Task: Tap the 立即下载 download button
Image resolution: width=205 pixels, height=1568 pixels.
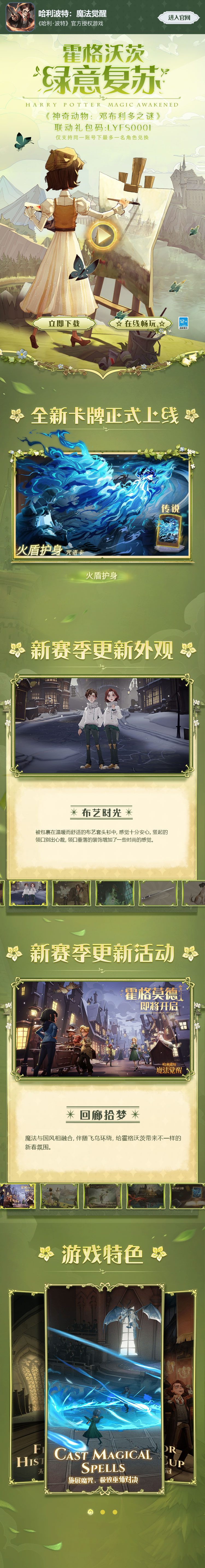Action: pyautogui.click(x=64, y=323)
